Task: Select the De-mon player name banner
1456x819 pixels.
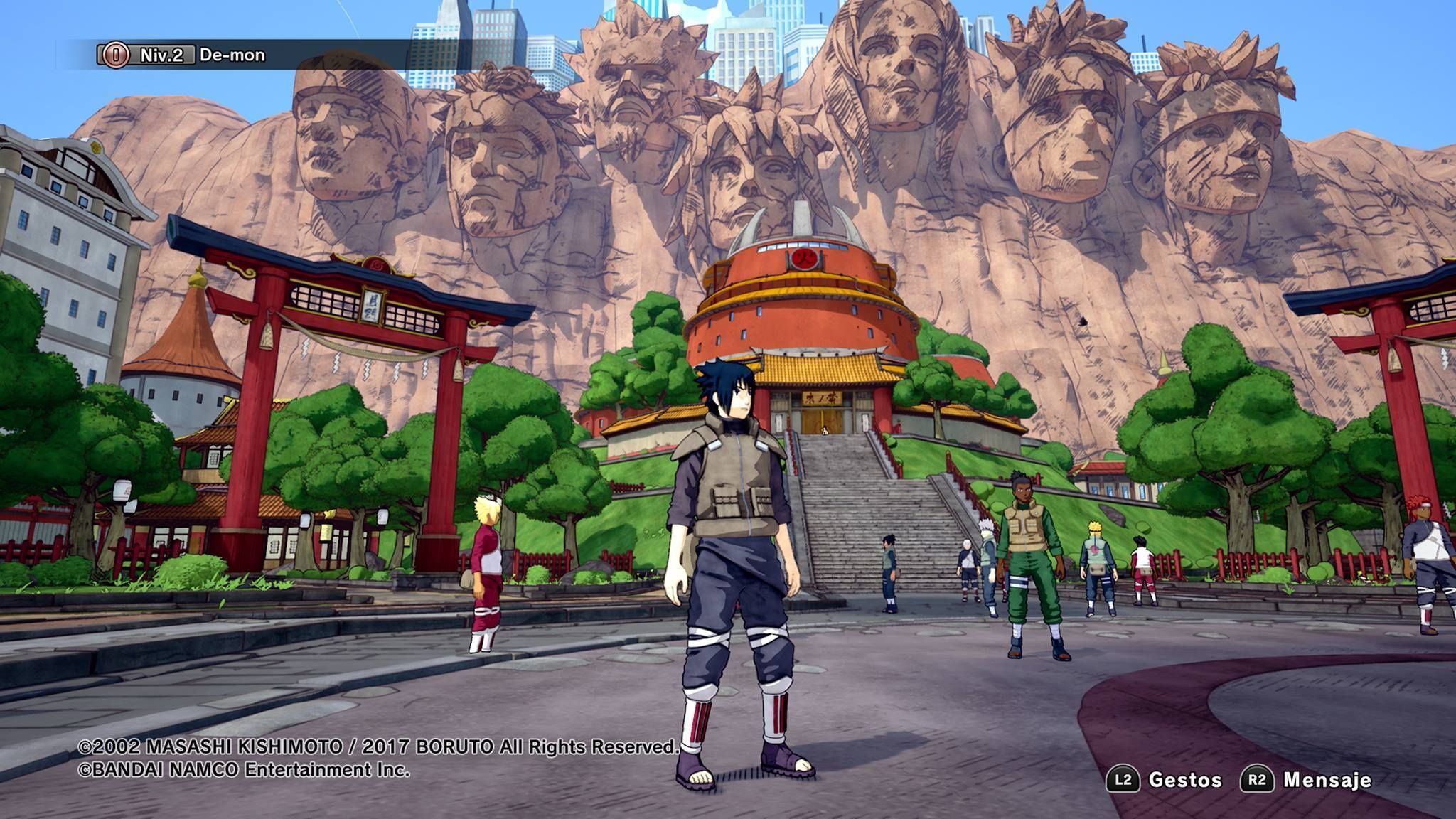Action: click(232, 55)
